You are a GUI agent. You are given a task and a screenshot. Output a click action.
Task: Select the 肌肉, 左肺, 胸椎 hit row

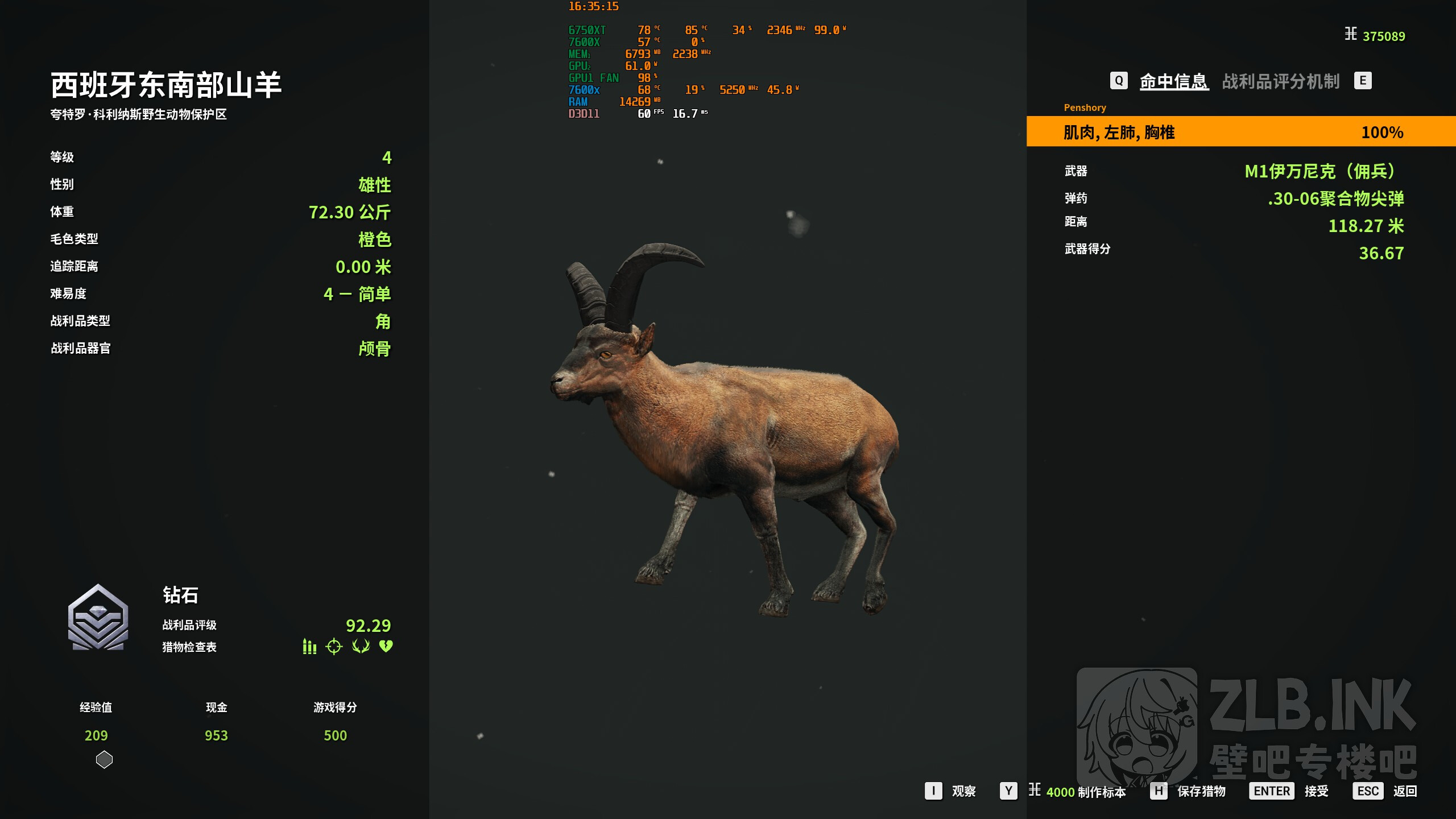(x=1240, y=132)
